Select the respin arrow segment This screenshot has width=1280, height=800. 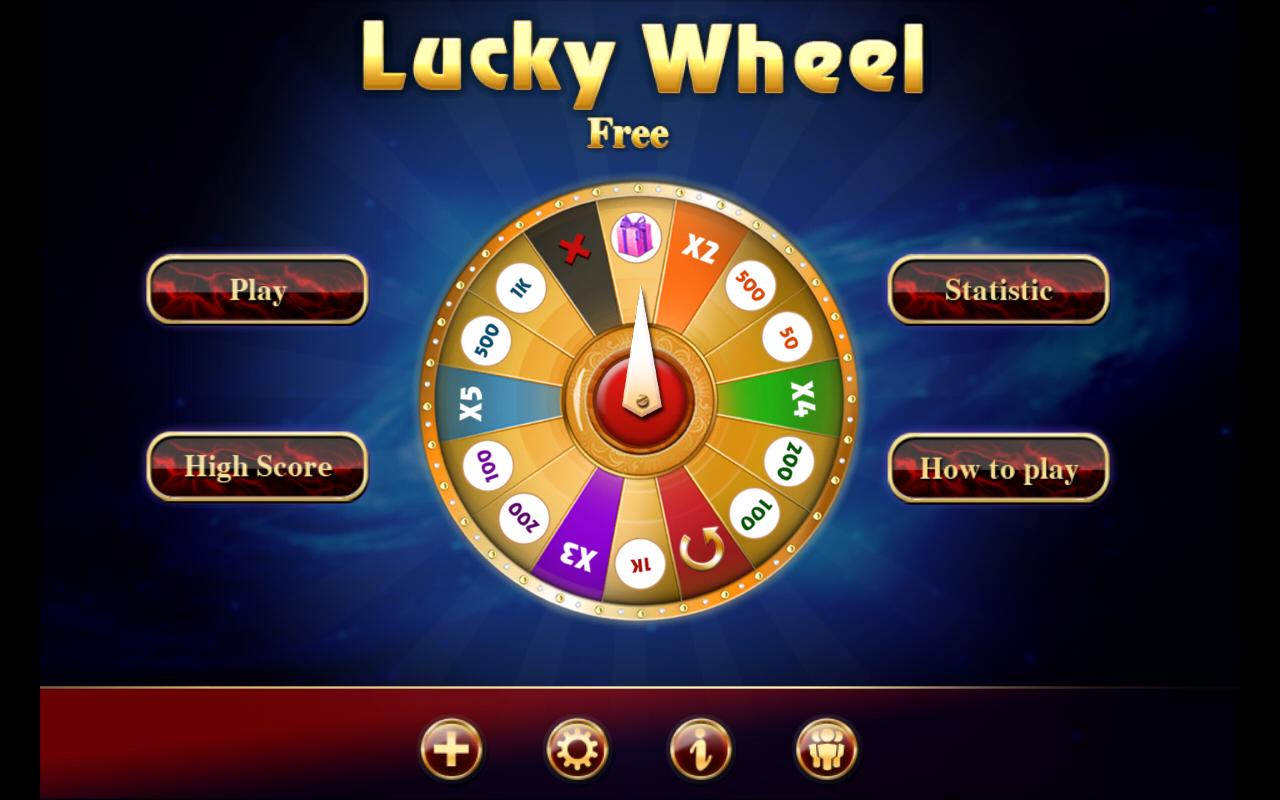click(x=700, y=548)
